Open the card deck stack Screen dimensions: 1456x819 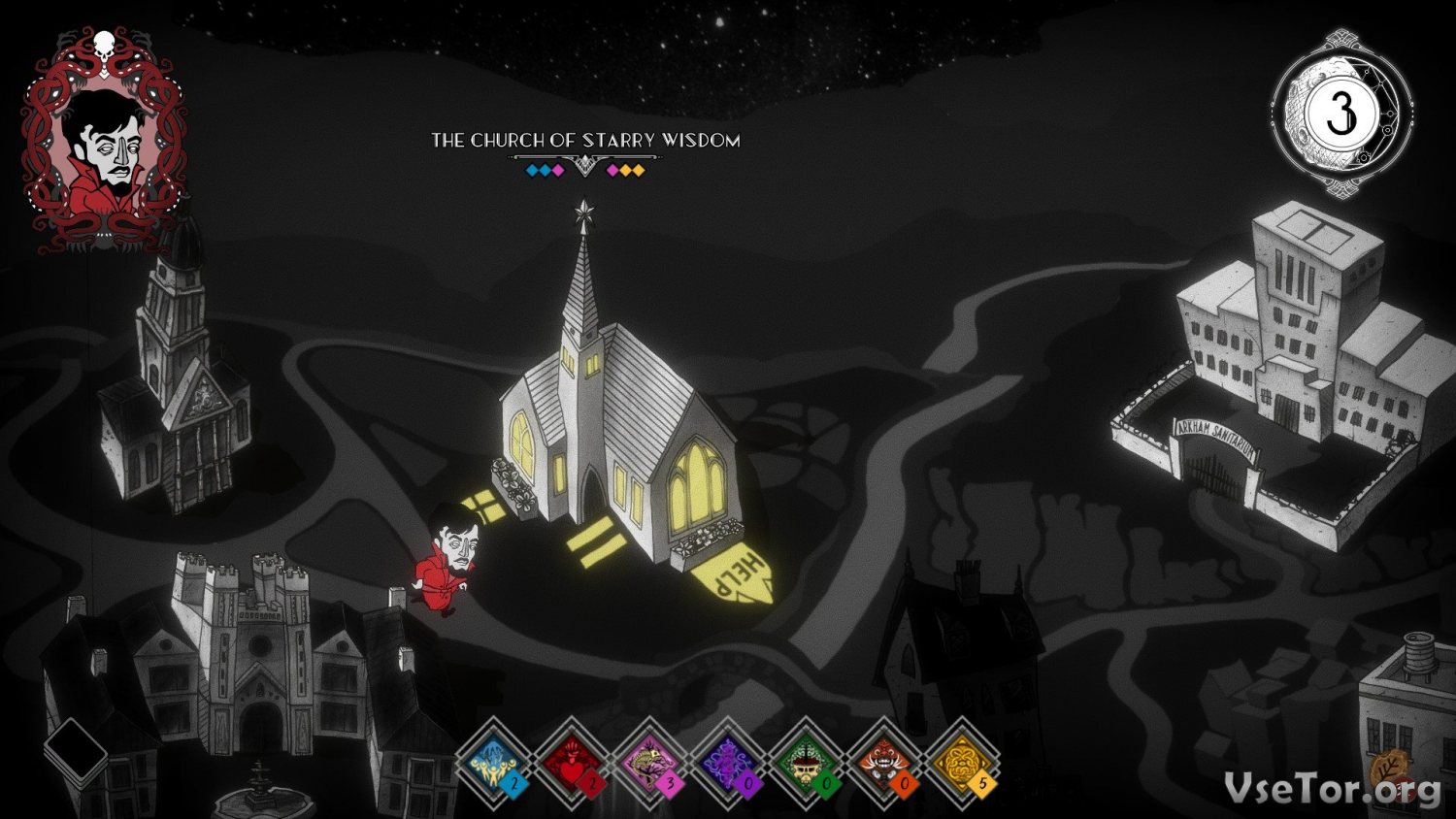[x=75, y=751]
